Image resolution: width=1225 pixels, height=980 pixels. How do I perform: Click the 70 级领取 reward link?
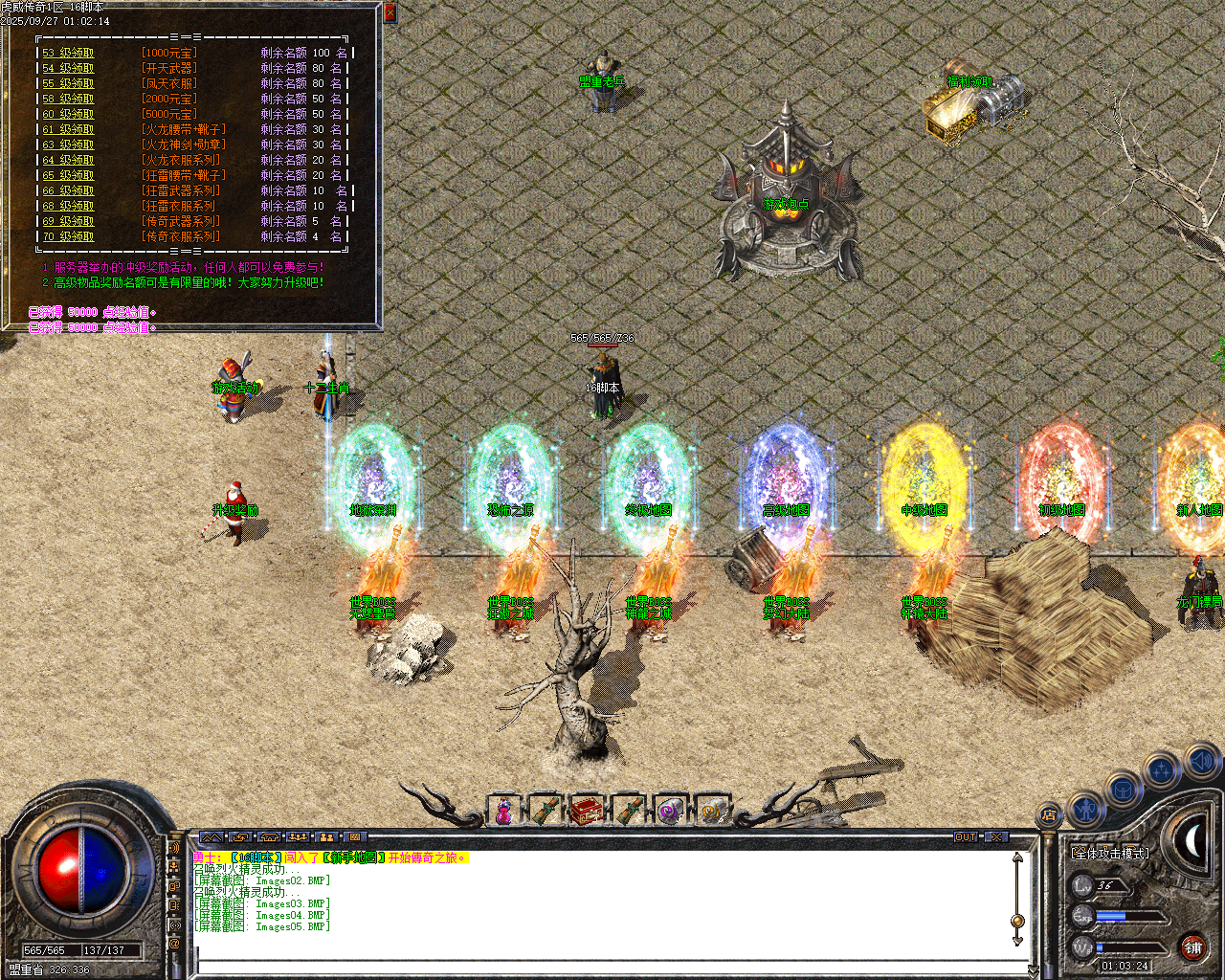click(66, 235)
